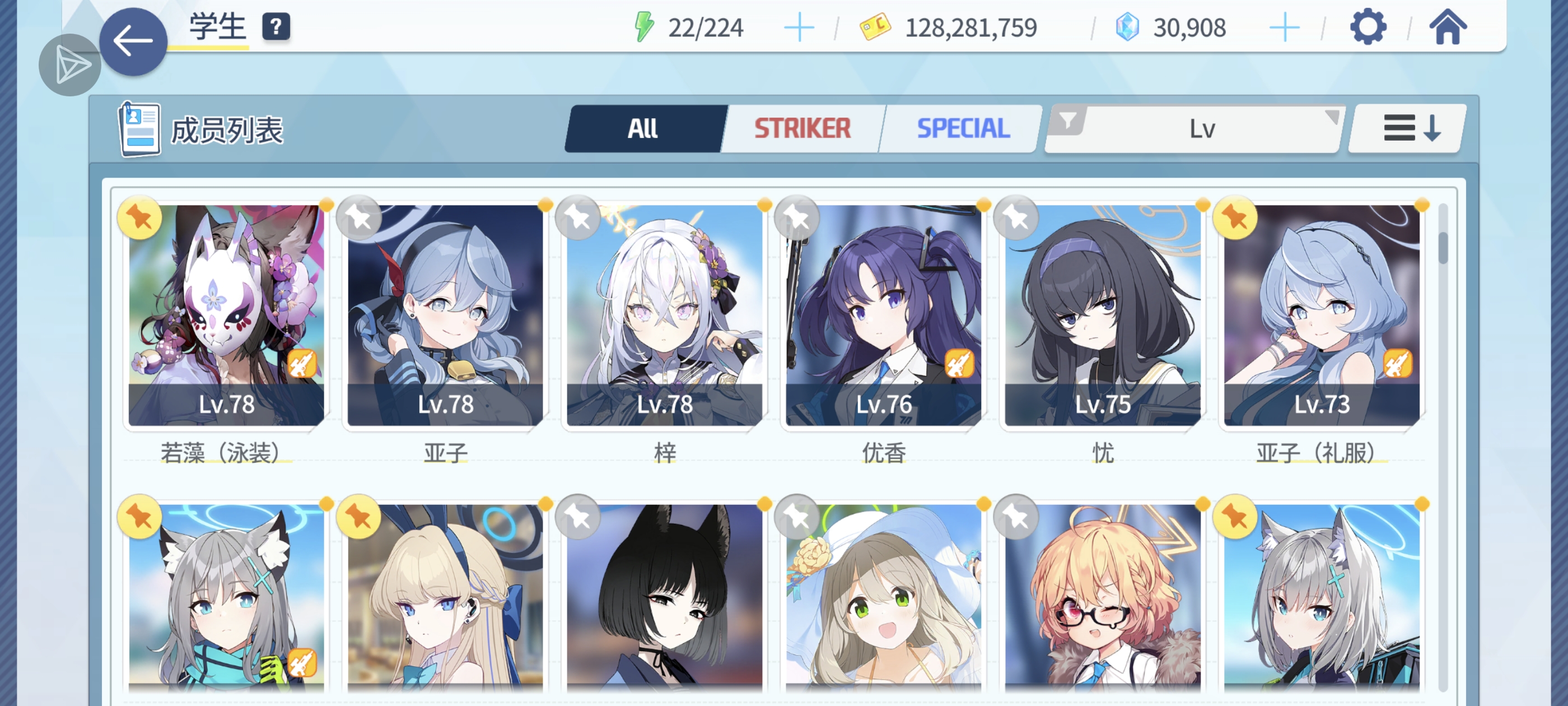Click the gold credits card icon
This screenshot has height=706, width=1568.
pyautogui.click(x=875, y=26)
